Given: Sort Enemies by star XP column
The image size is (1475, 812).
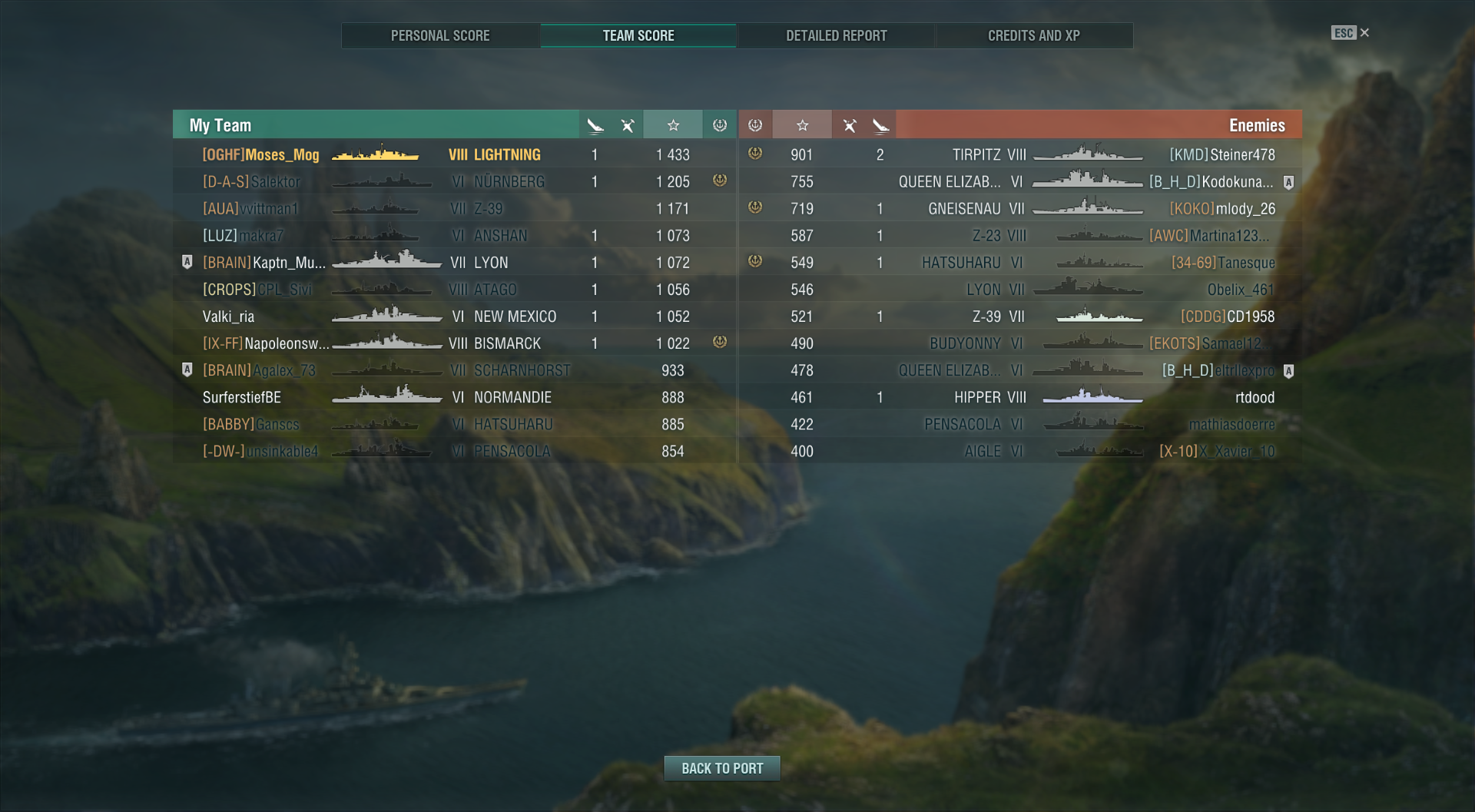Looking at the screenshot, I should click(x=802, y=125).
